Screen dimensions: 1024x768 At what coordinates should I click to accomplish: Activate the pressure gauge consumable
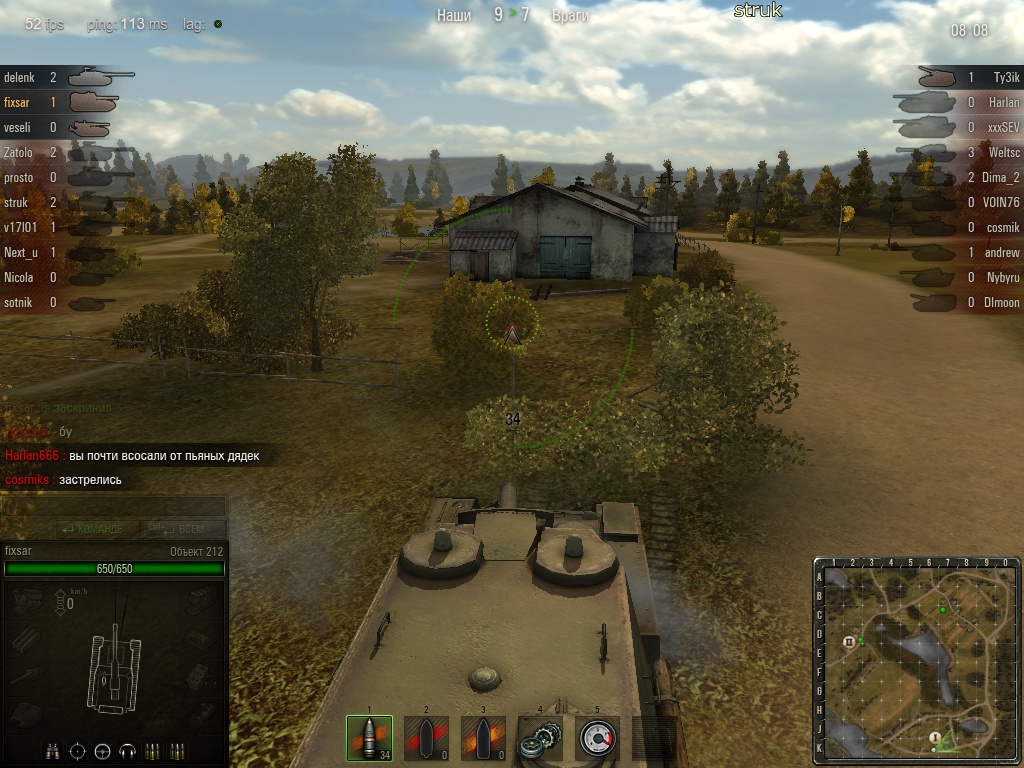click(x=597, y=738)
